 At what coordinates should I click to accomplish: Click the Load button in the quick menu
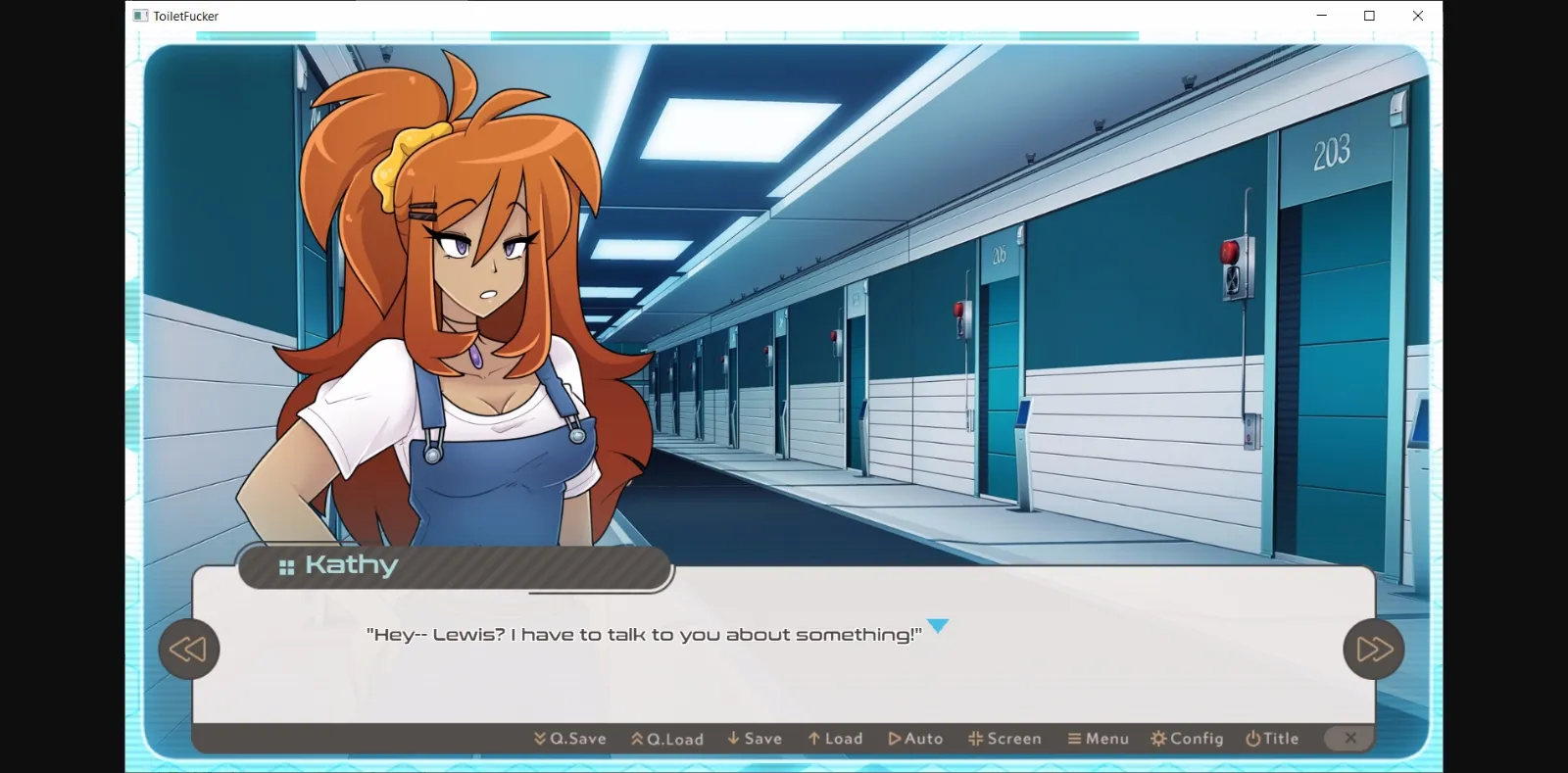tap(837, 739)
